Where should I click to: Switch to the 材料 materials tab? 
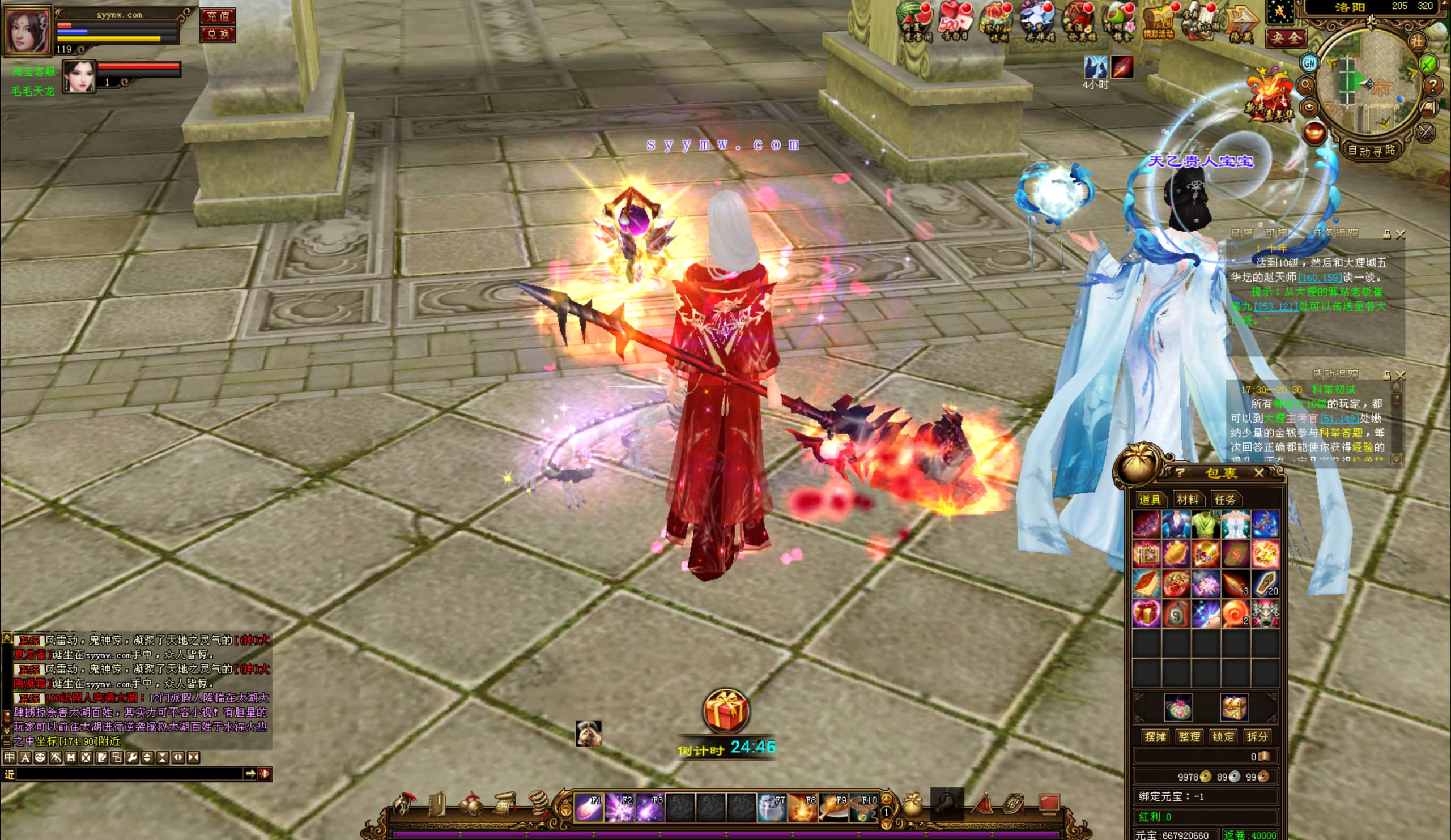1188,500
